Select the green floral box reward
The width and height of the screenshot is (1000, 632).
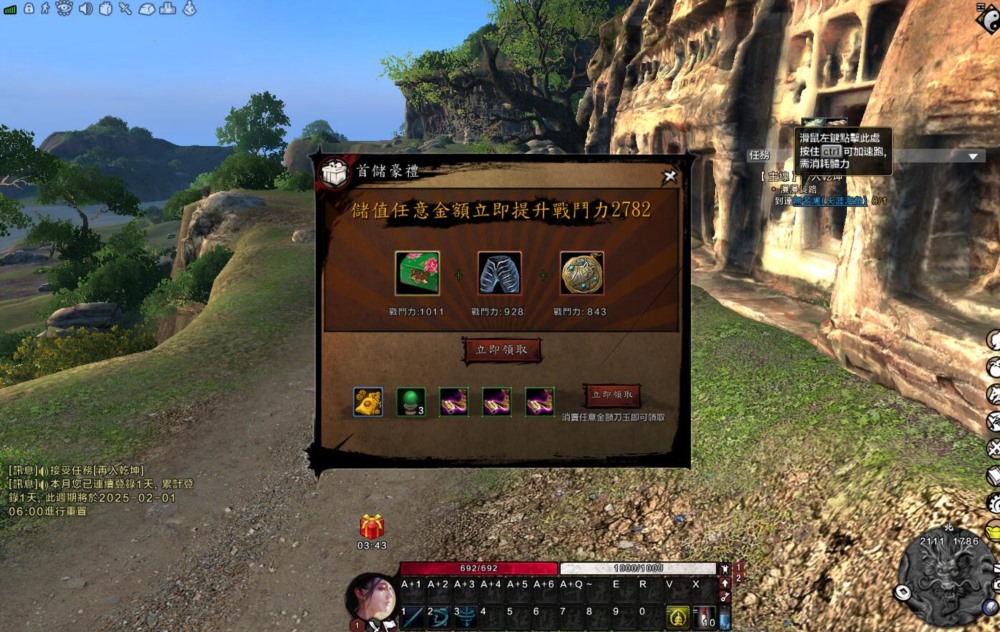(x=417, y=273)
